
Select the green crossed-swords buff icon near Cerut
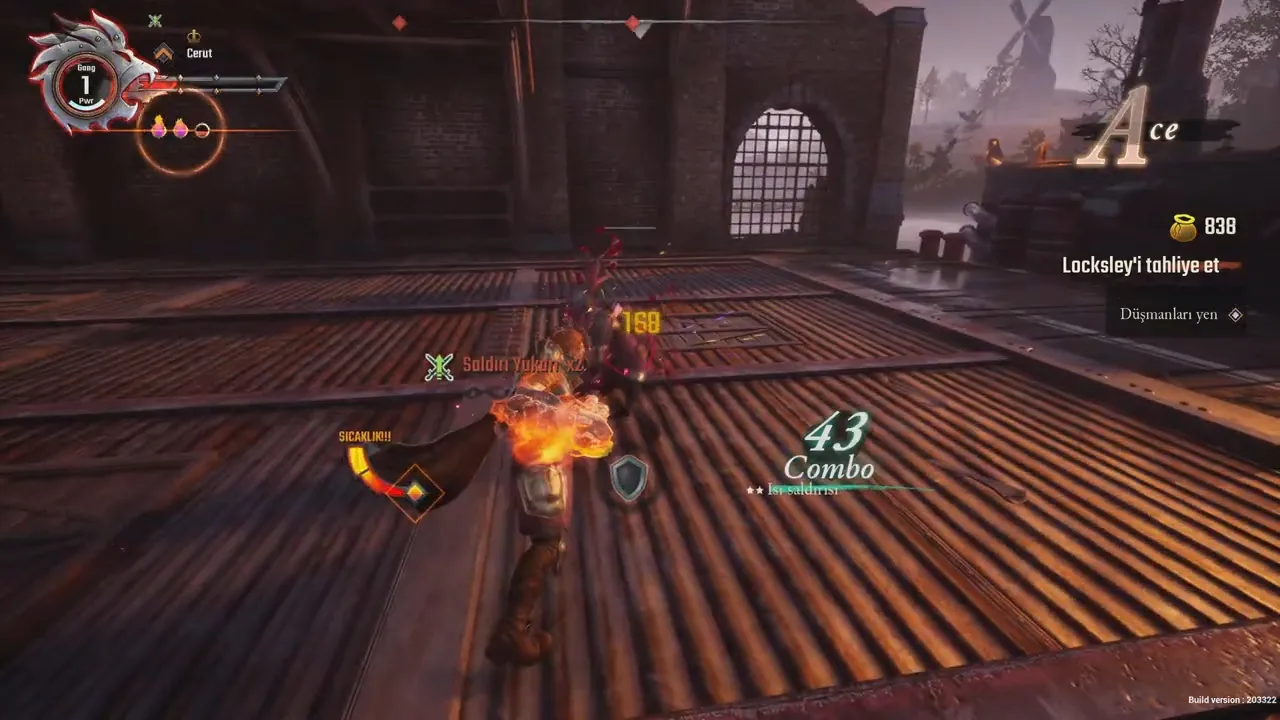[155, 20]
